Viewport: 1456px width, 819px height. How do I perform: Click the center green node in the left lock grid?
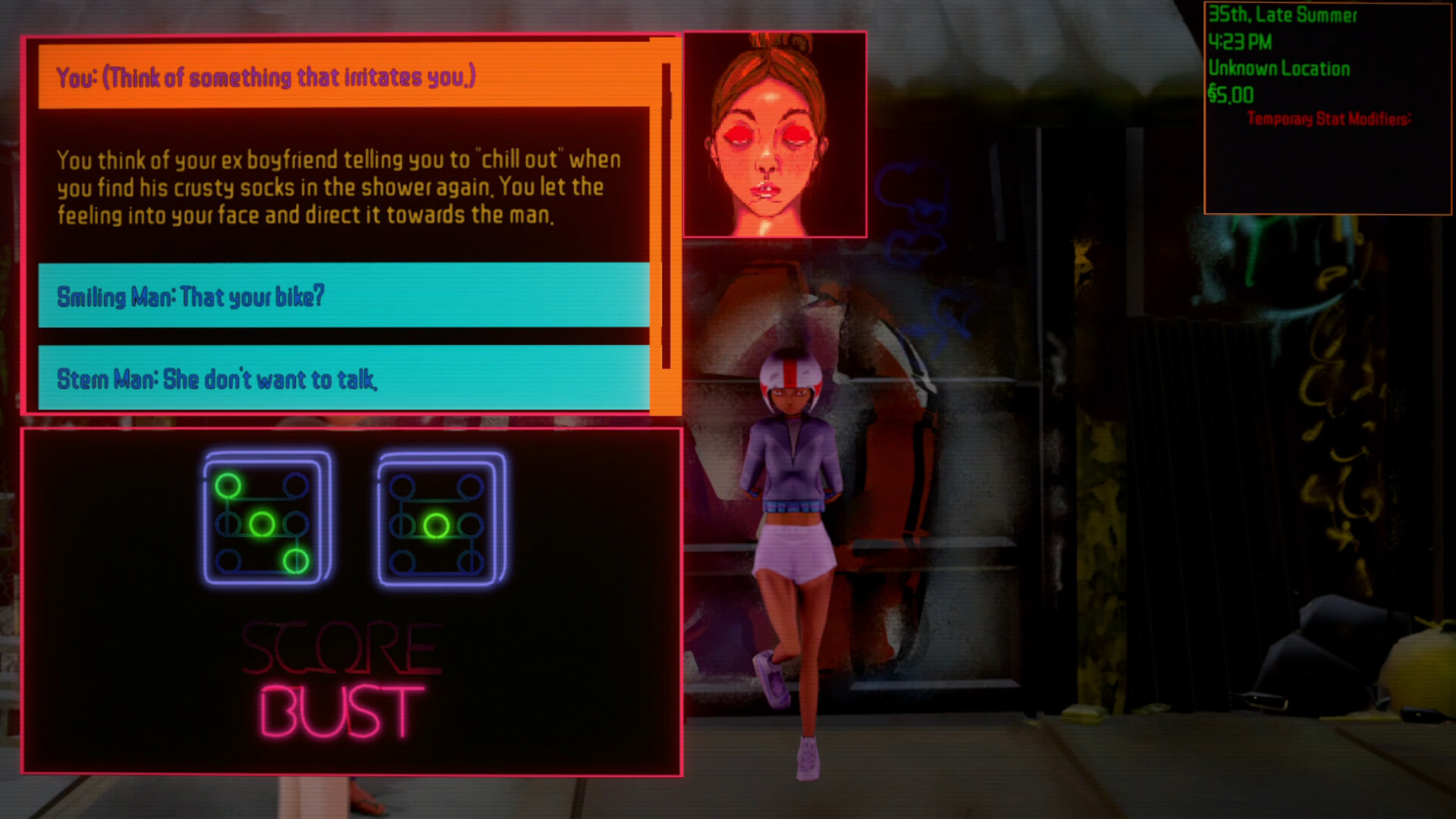coord(262,526)
